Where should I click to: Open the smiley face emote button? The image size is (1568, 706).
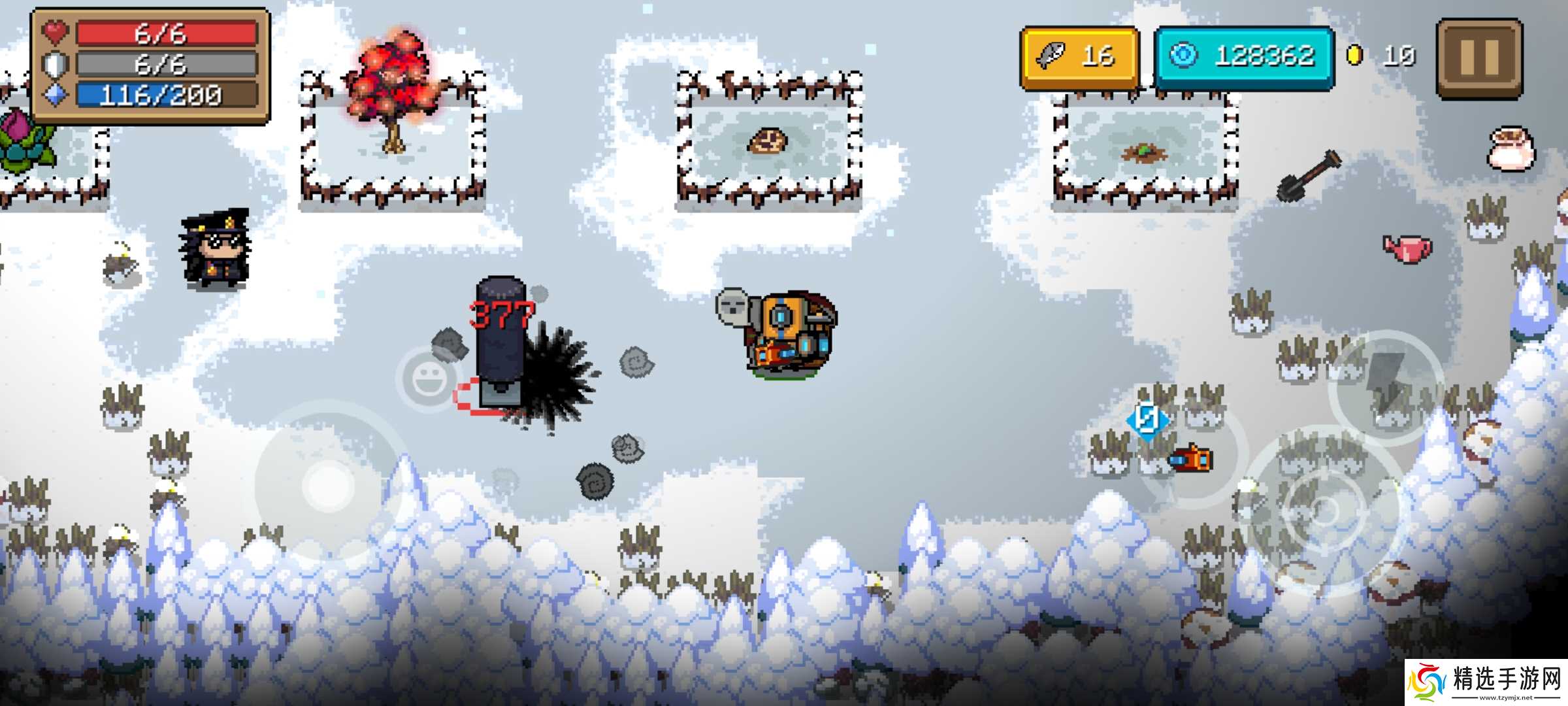(429, 379)
